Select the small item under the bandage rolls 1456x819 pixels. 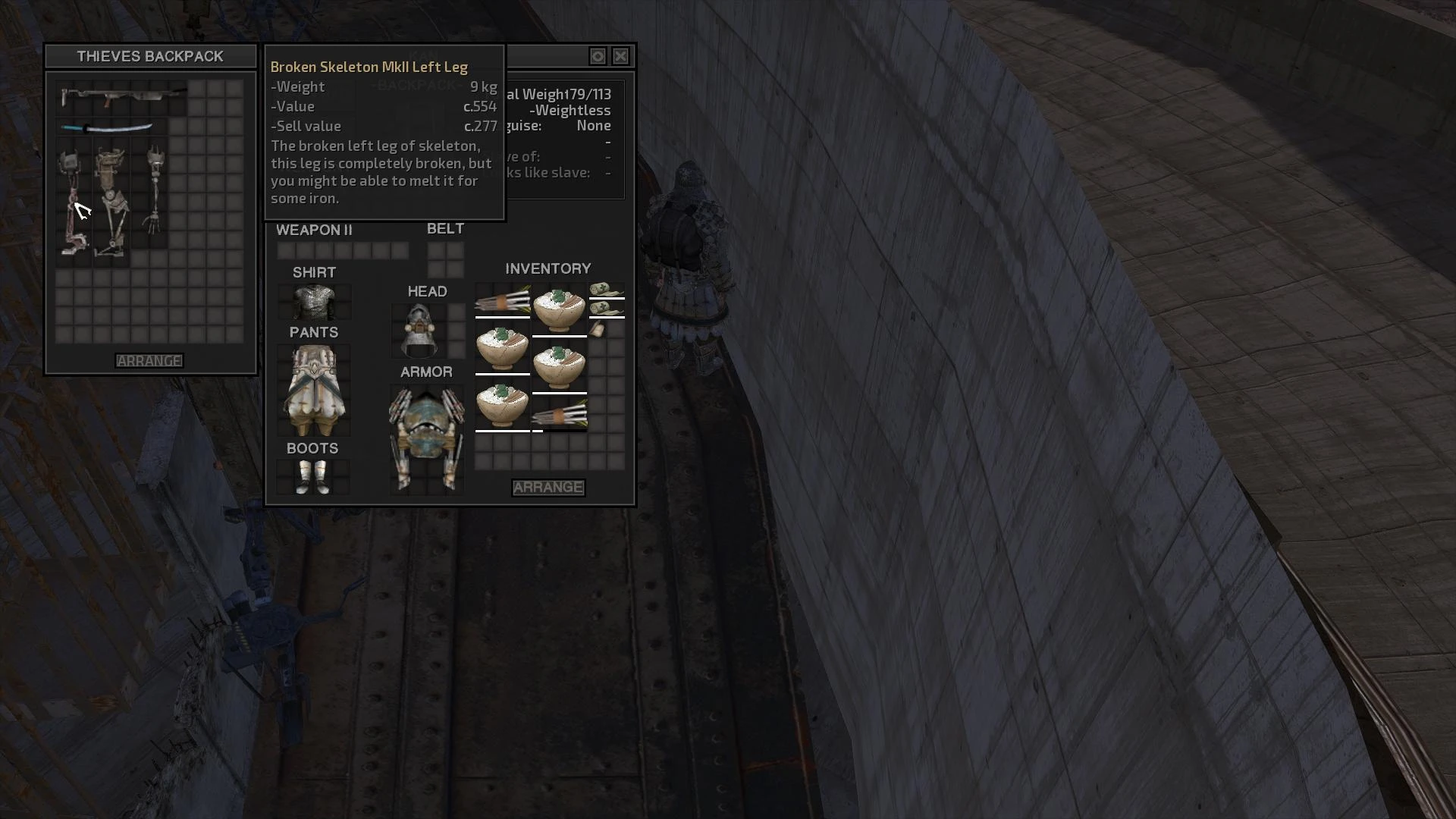[598, 329]
